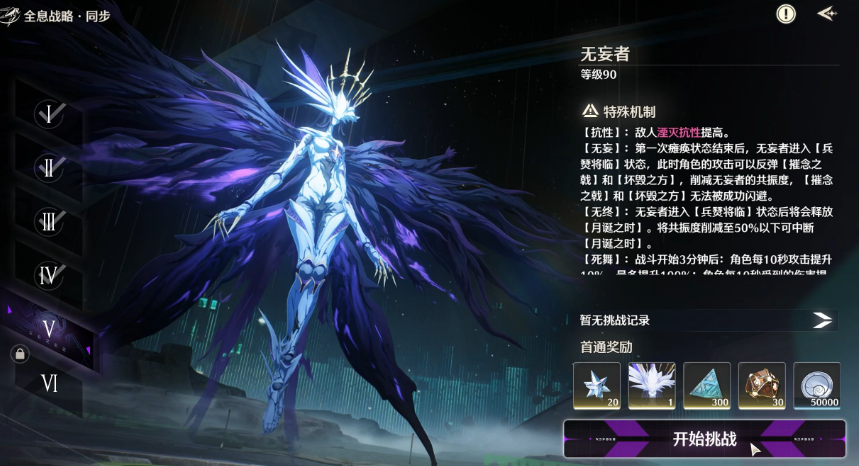
Task: Open the 暂无挑战记录 challenge record row
Action: (x=706, y=320)
